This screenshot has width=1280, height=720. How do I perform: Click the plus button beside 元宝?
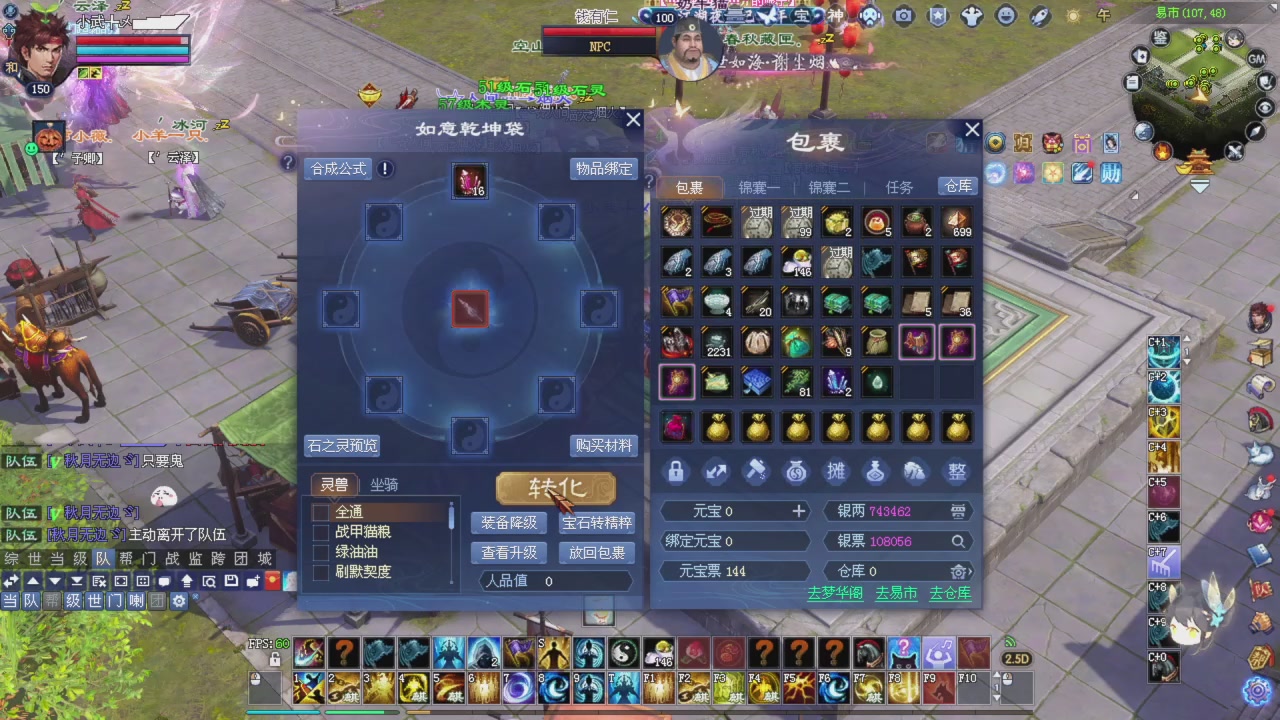click(798, 511)
